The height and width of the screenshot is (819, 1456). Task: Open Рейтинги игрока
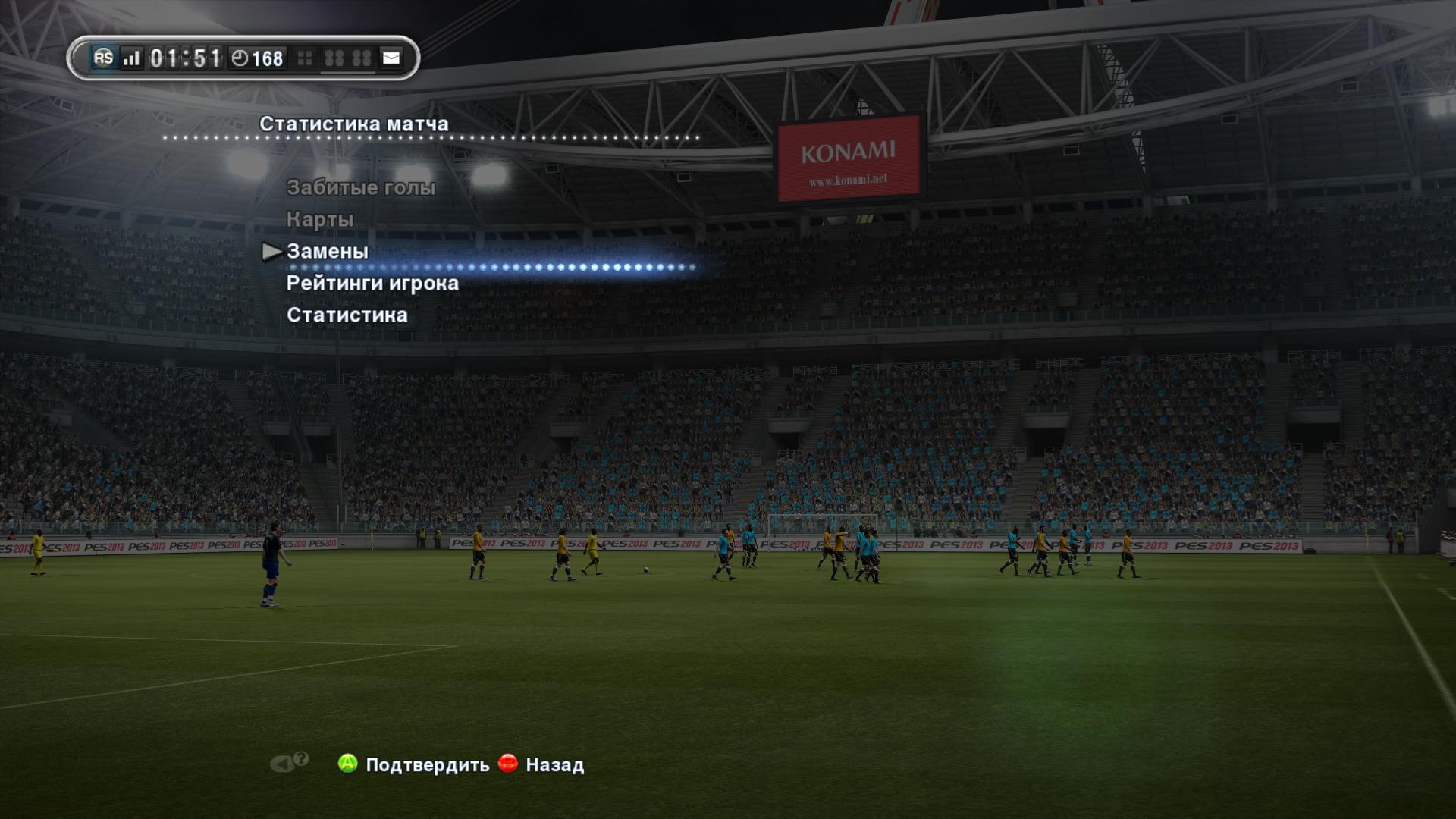(x=372, y=283)
